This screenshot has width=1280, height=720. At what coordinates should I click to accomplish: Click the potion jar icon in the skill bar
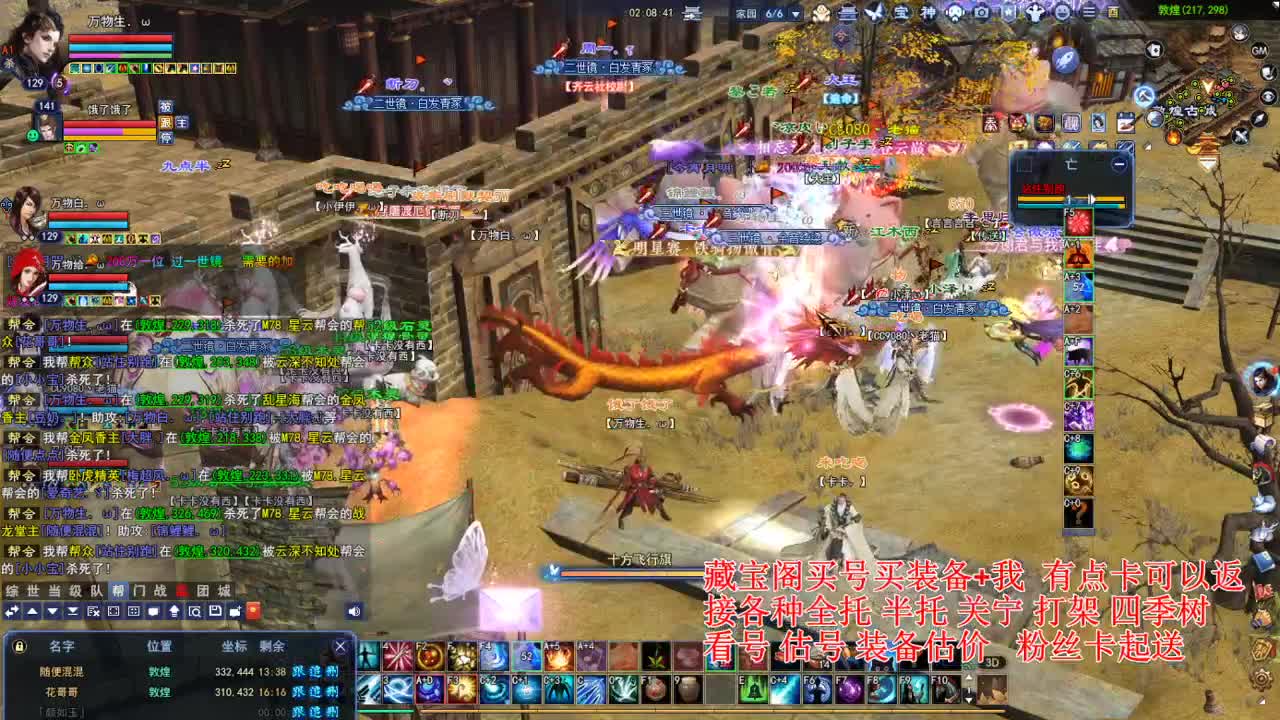686,690
